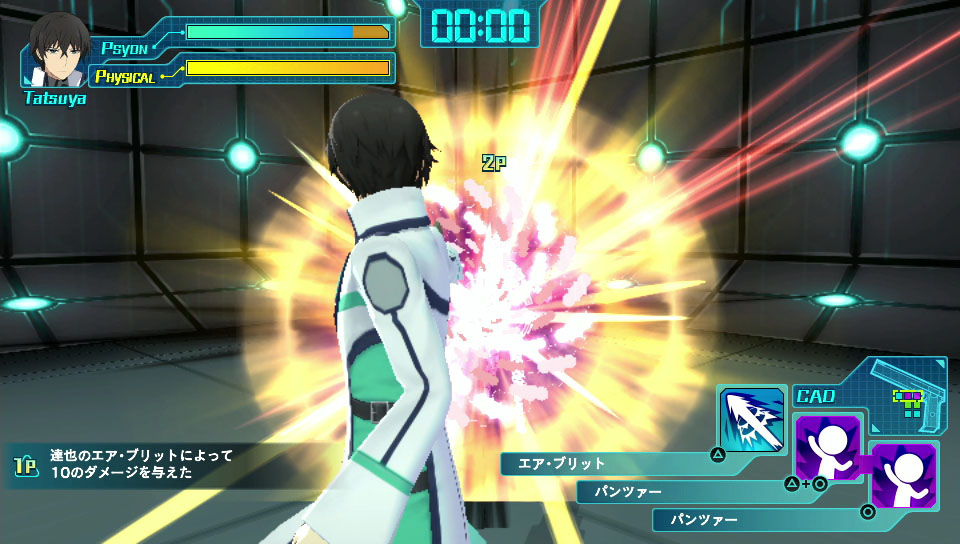Activate the Air Bullet ability icon
This screenshot has height=544, width=960.
coord(751,419)
